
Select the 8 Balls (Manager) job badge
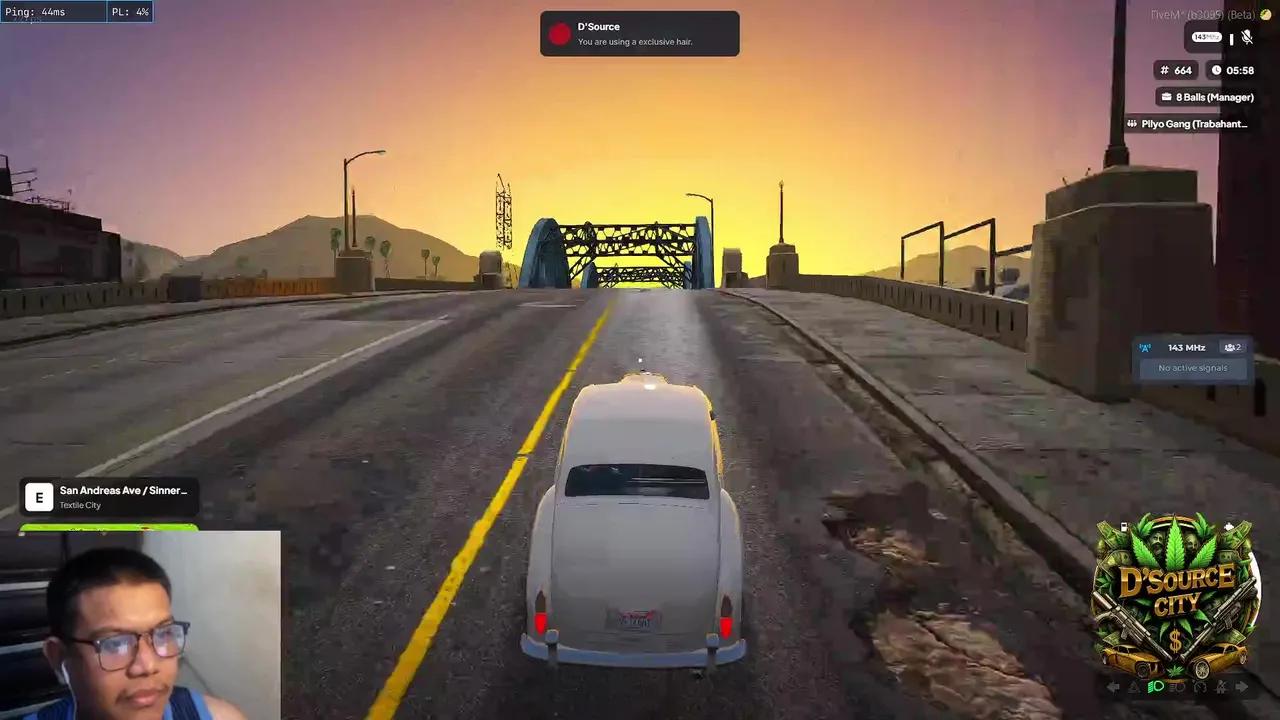(1206, 97)
